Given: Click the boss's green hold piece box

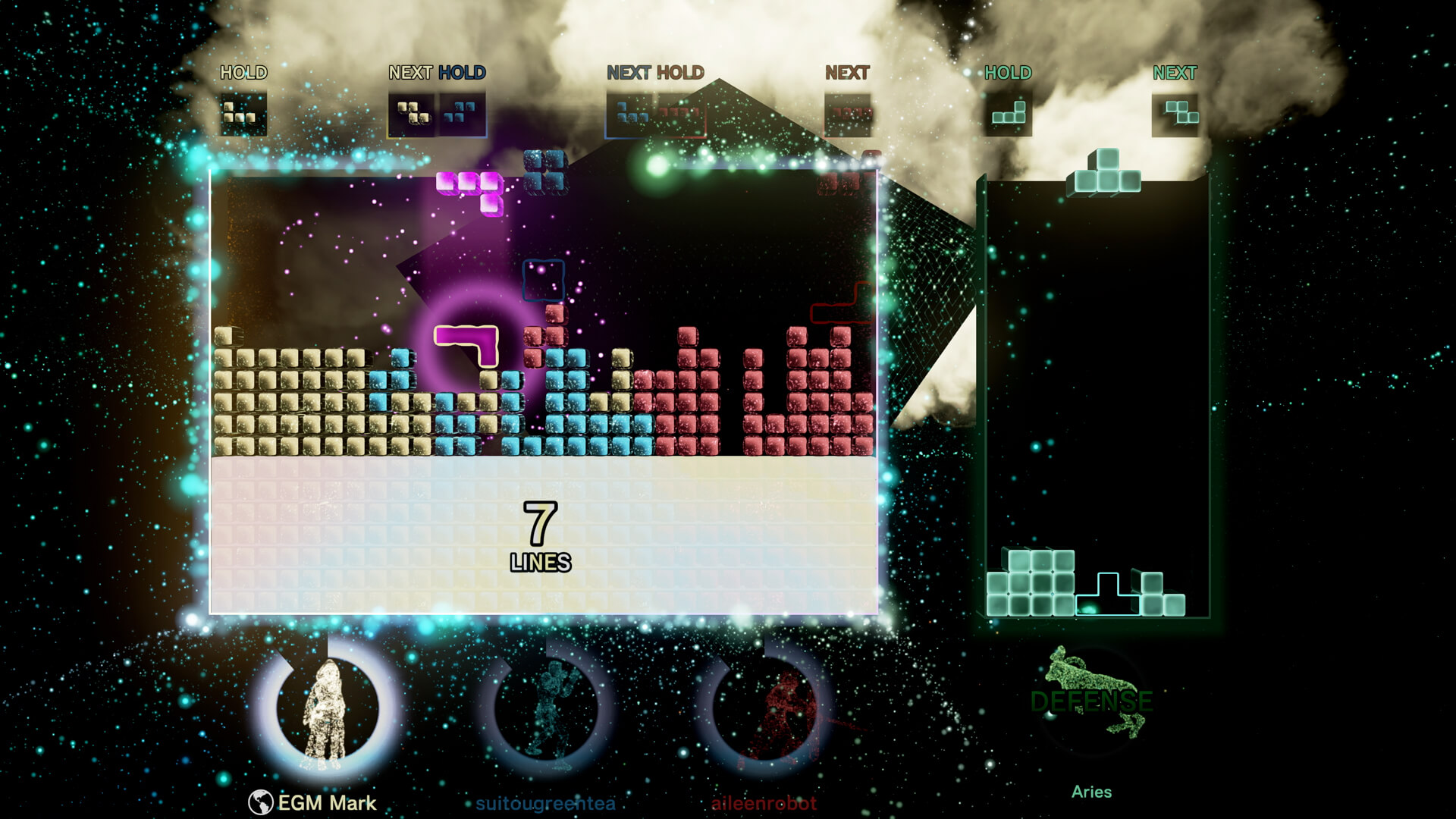Looking at the screenshot, I should [1008, 115].
